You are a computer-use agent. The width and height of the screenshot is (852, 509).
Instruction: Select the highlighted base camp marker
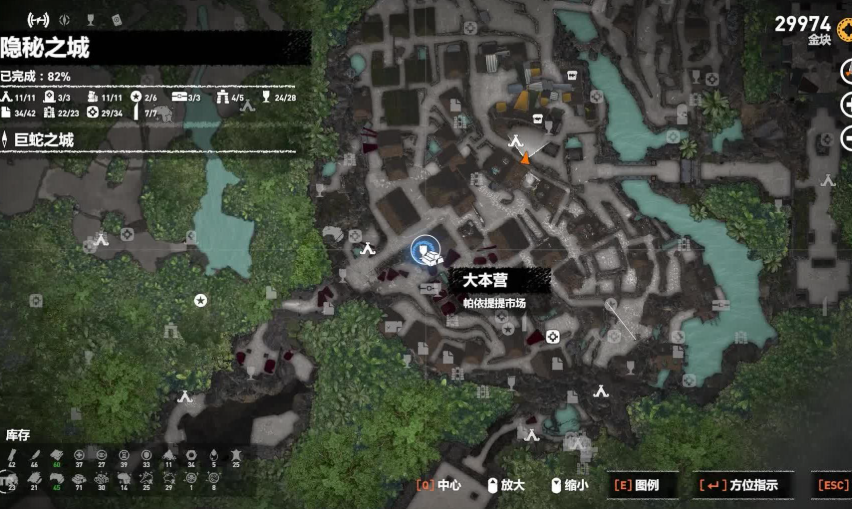(424, 249)
